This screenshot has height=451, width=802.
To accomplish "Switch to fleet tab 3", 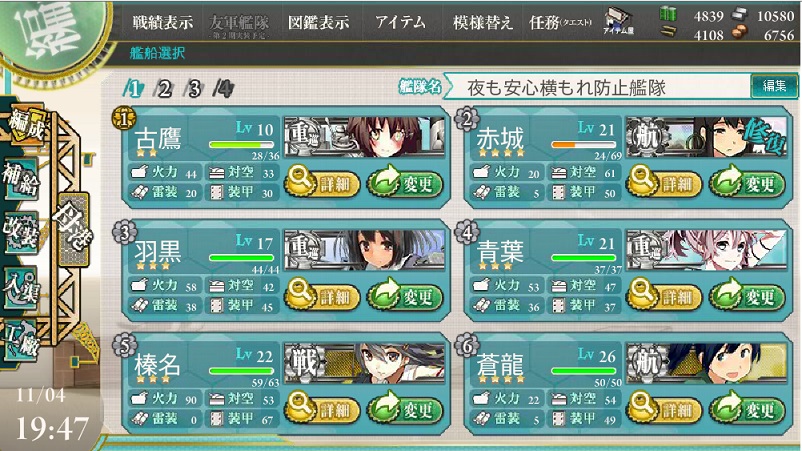I will pos(194,89).
